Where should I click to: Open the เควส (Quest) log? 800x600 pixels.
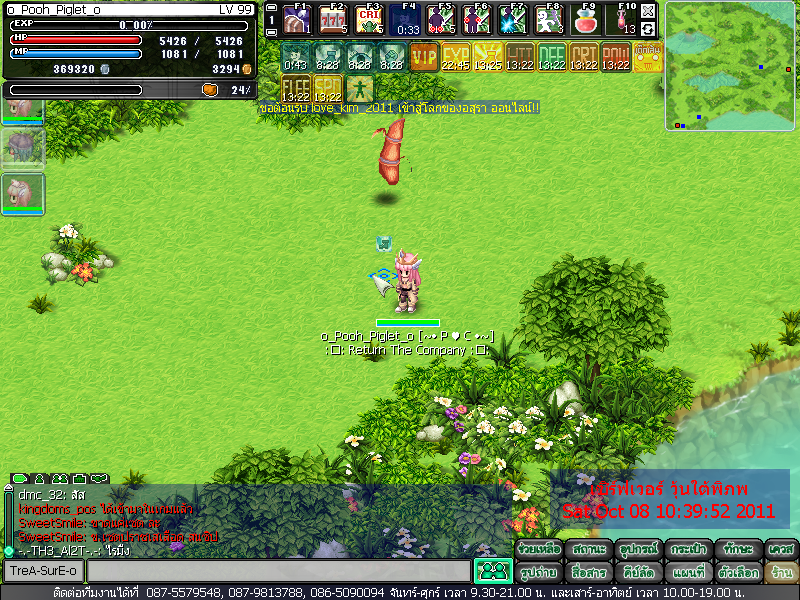point(780,549)
